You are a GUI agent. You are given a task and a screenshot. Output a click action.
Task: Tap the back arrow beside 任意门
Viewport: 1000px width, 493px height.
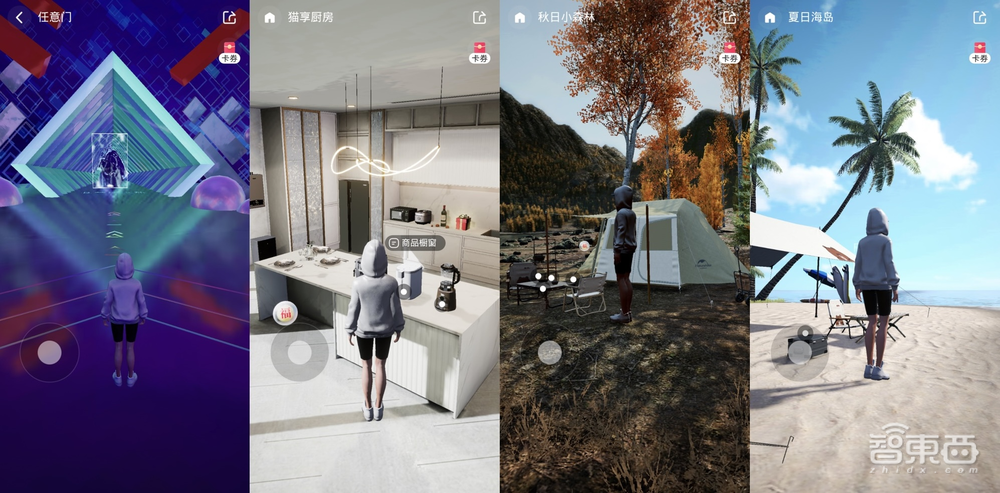pyautogui.click(x=20, y=18)
